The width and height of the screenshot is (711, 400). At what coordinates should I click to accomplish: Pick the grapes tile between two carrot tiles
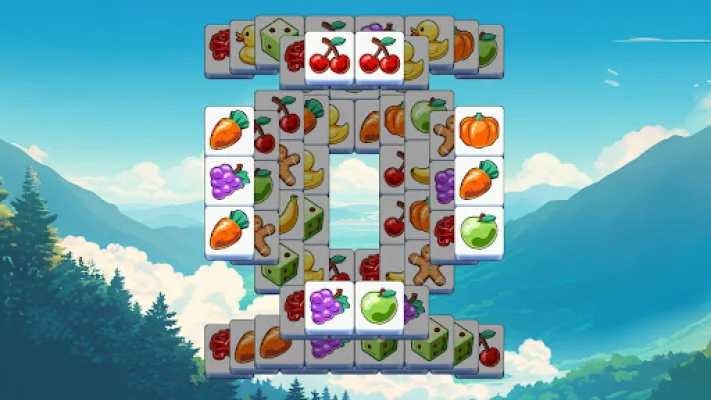pyautogui.click(x=229, y=181)
